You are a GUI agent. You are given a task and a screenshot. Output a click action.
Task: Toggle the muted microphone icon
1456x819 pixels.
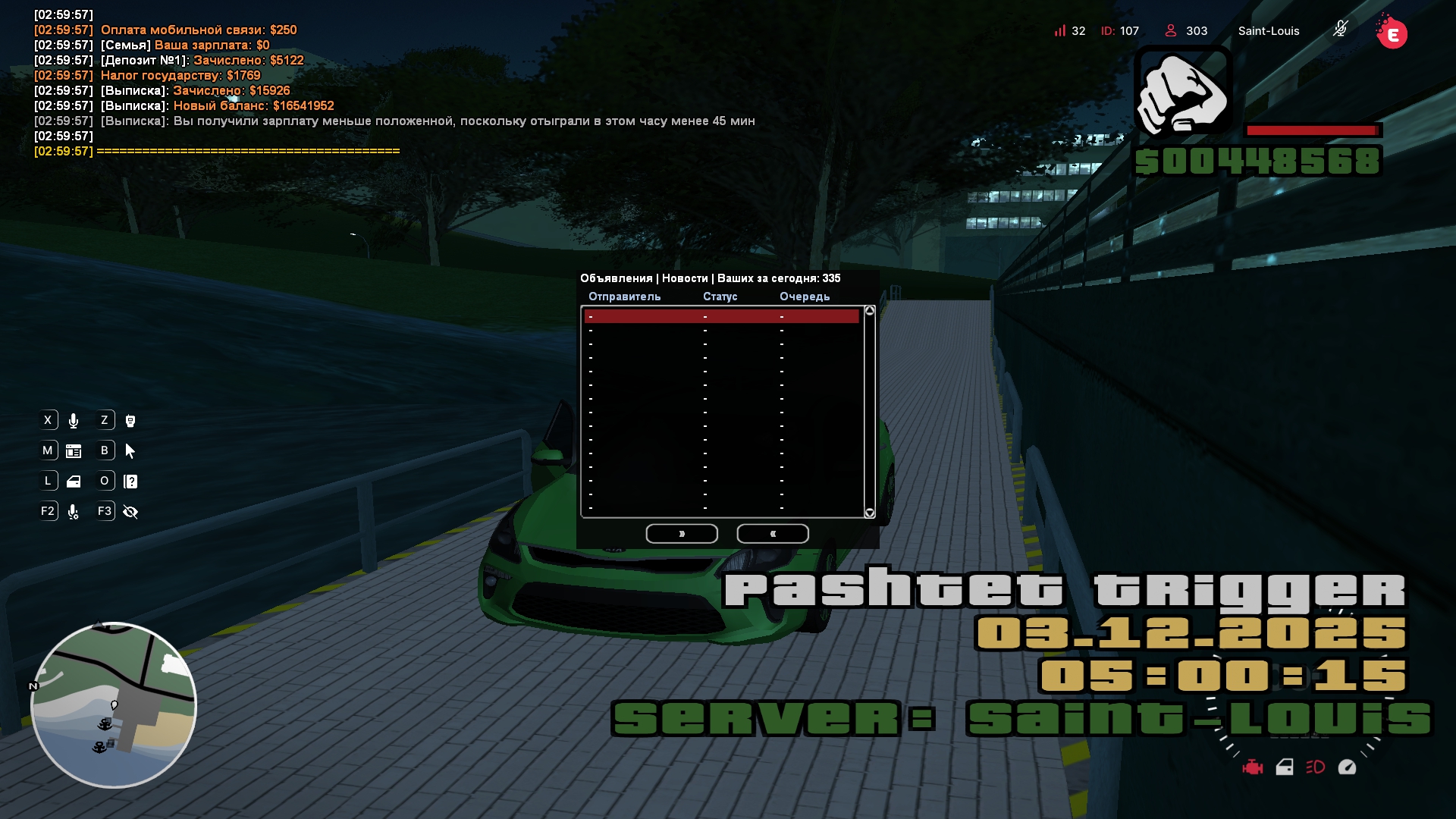(1341, 30)
